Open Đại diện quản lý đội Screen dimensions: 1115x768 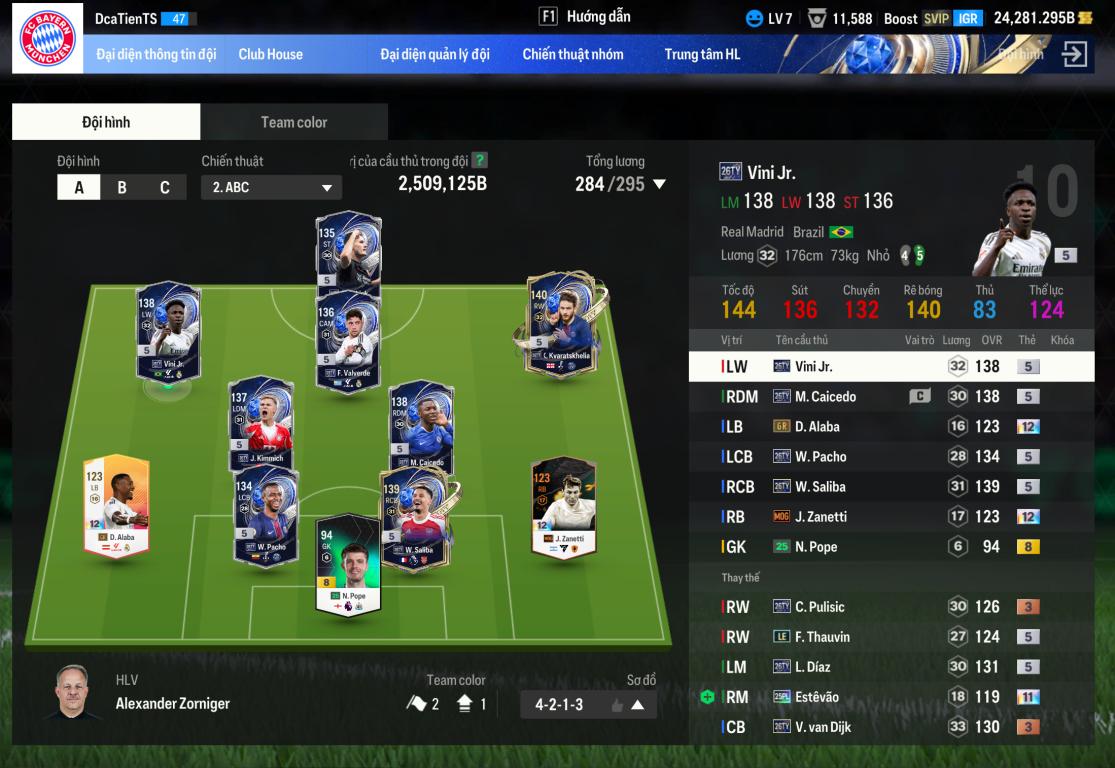pyautogui.click(x=434, y=54)
